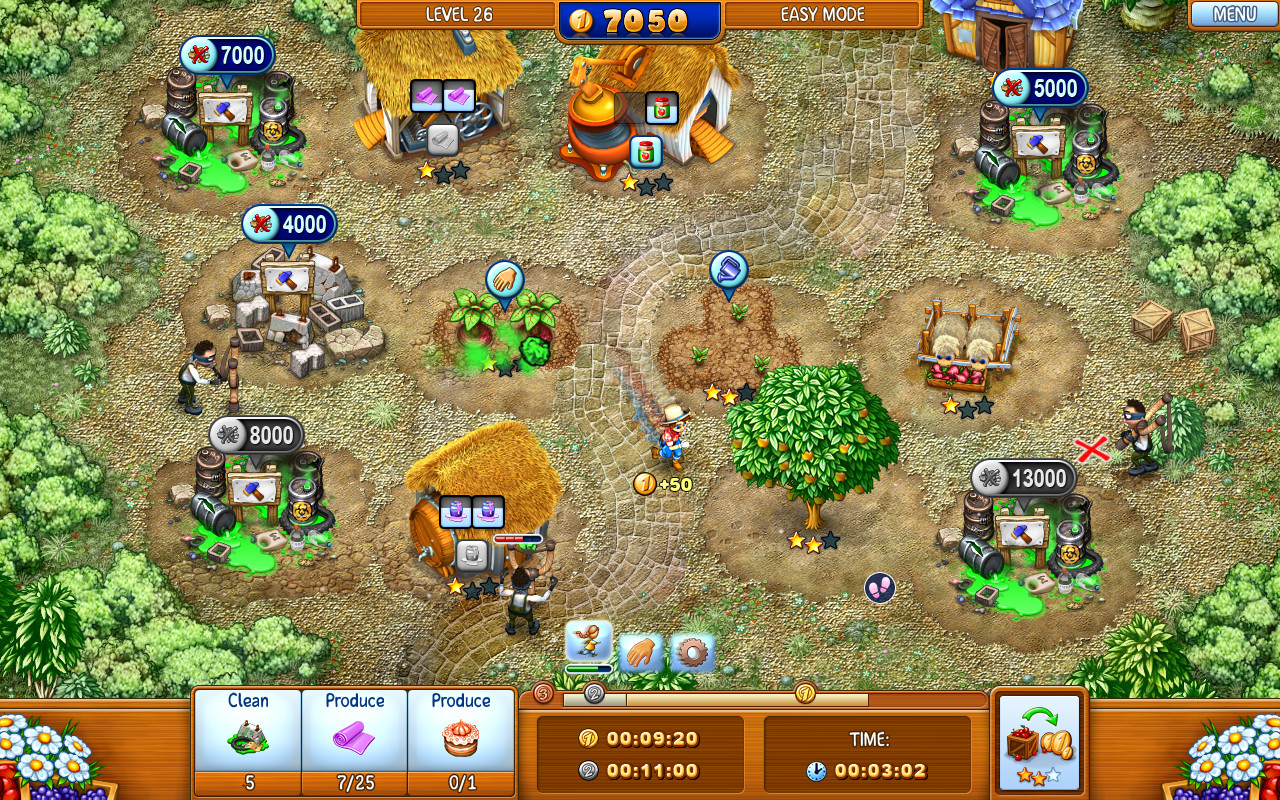Click the green progress bar below the running girl

pos(590,666)
